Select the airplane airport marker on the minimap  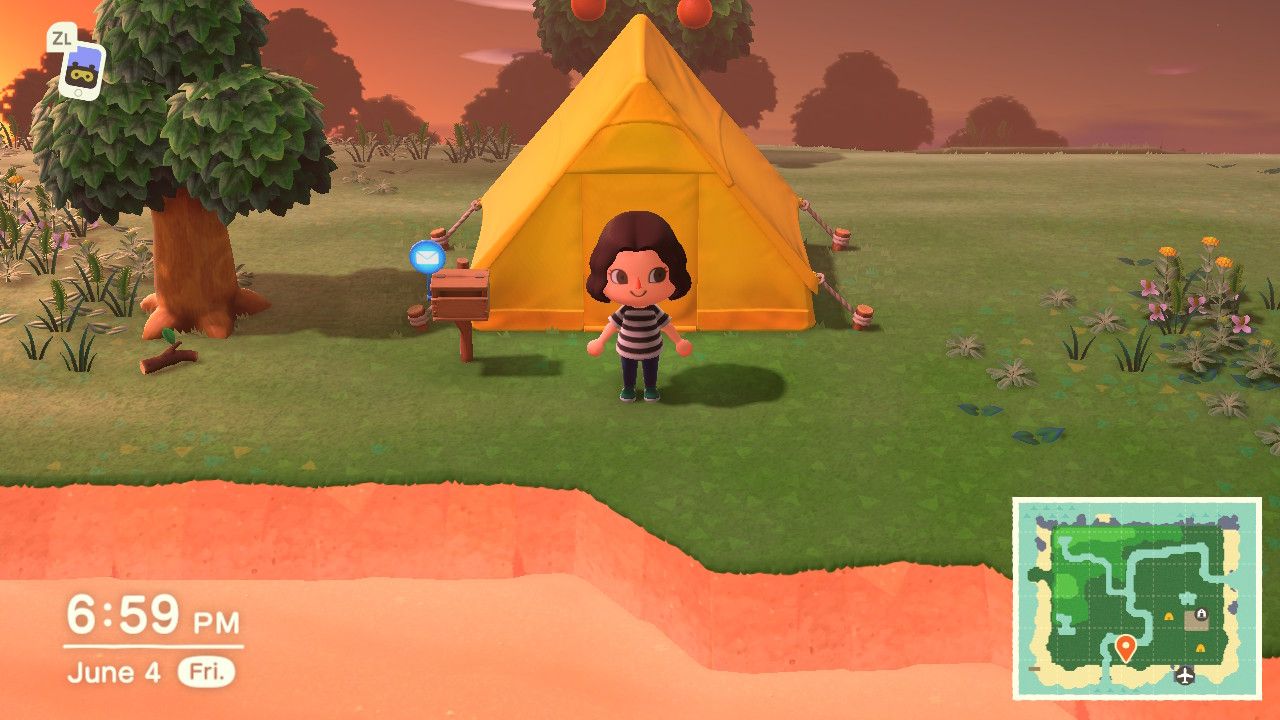1185,674
